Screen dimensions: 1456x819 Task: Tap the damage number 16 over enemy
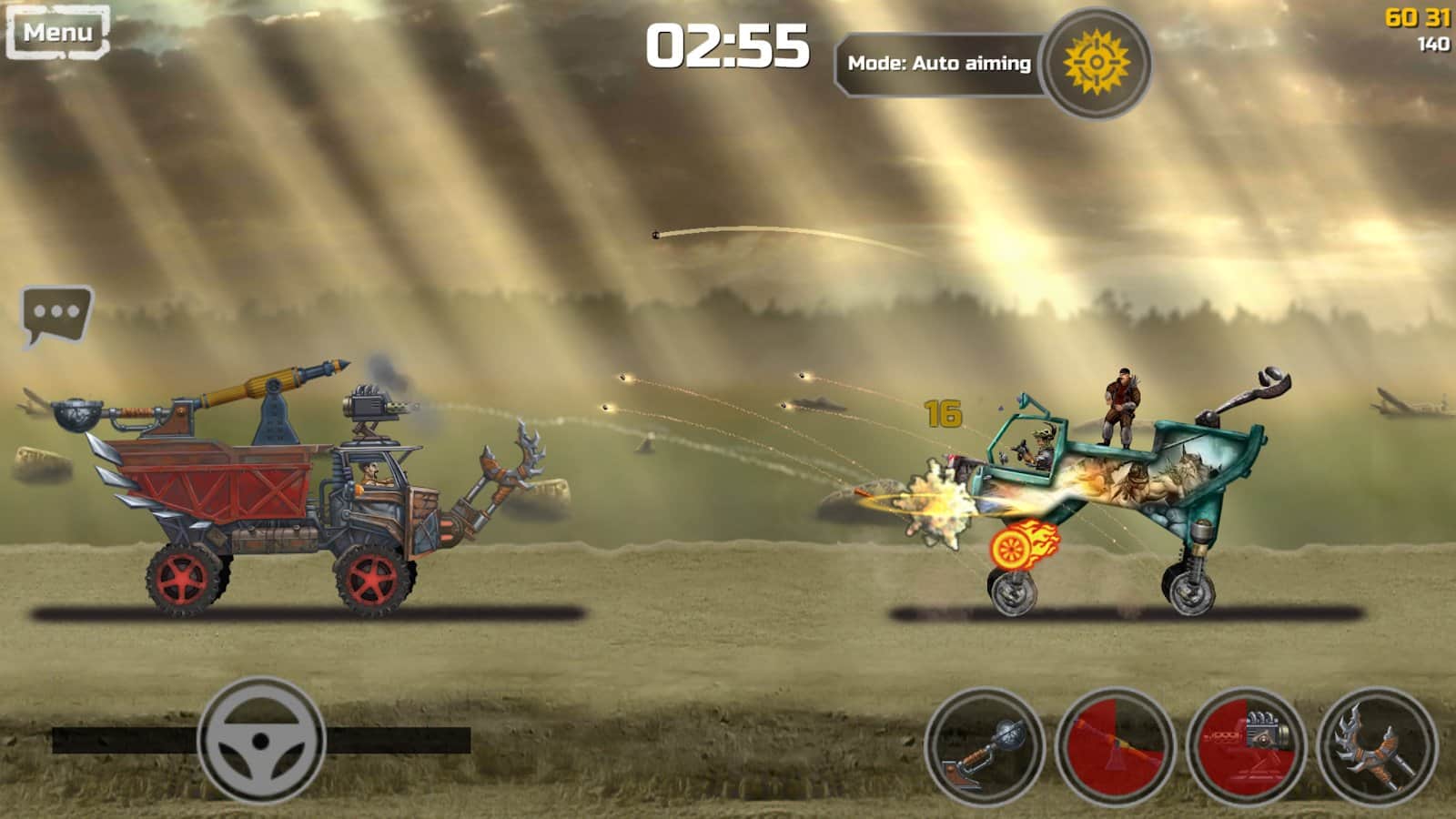[x=942, y=415]
